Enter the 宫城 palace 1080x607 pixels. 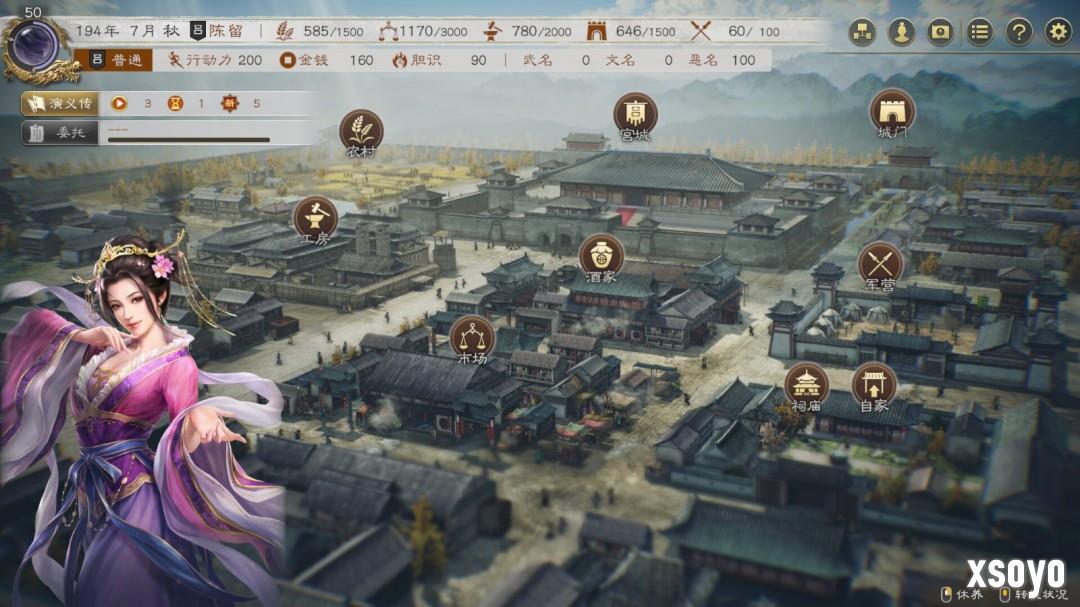pyautogui.click(x=635, y=114)
